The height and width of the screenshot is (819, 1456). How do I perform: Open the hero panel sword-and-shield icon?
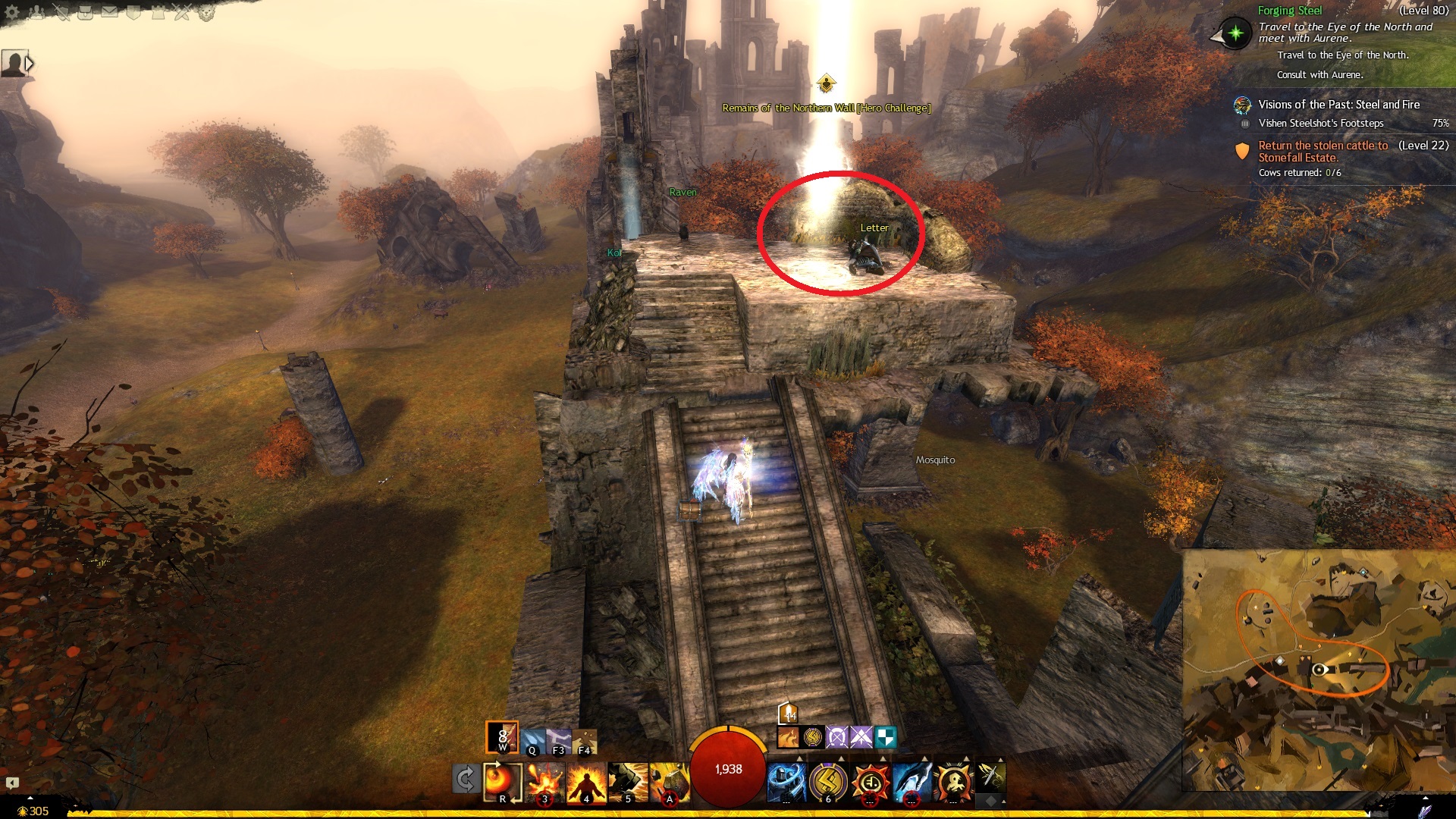pyautogui.click(x=61, y=12)
